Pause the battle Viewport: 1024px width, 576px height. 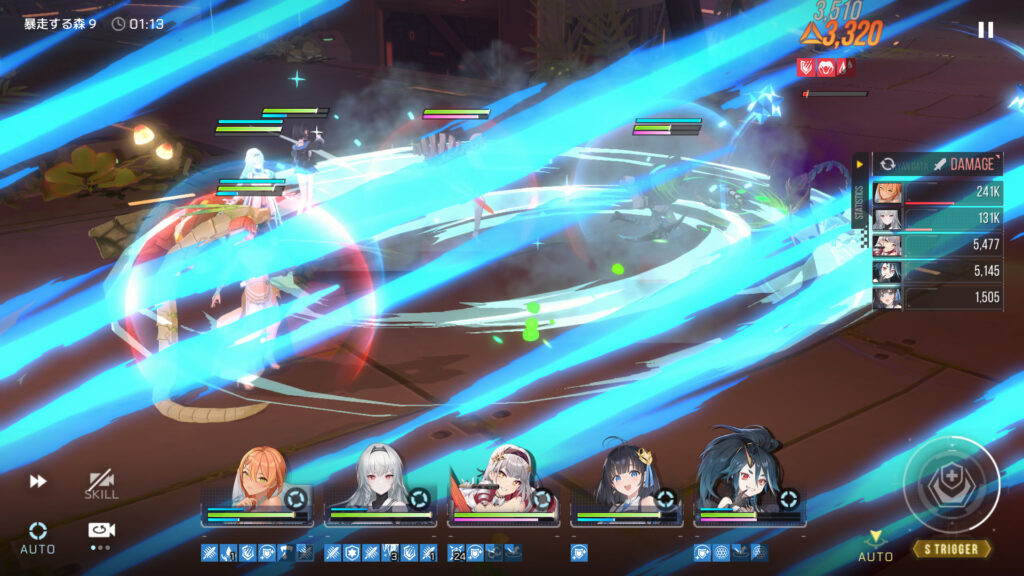tap(985, 30)
